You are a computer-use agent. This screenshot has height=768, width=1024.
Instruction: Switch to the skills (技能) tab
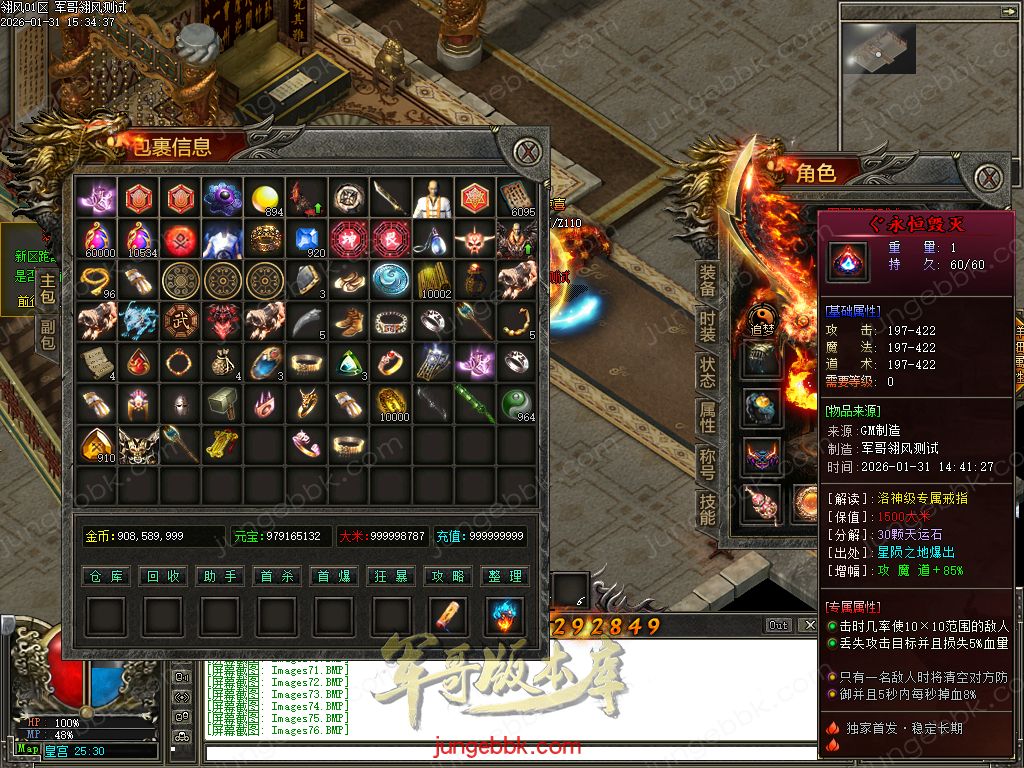click(x=707, y=509)
